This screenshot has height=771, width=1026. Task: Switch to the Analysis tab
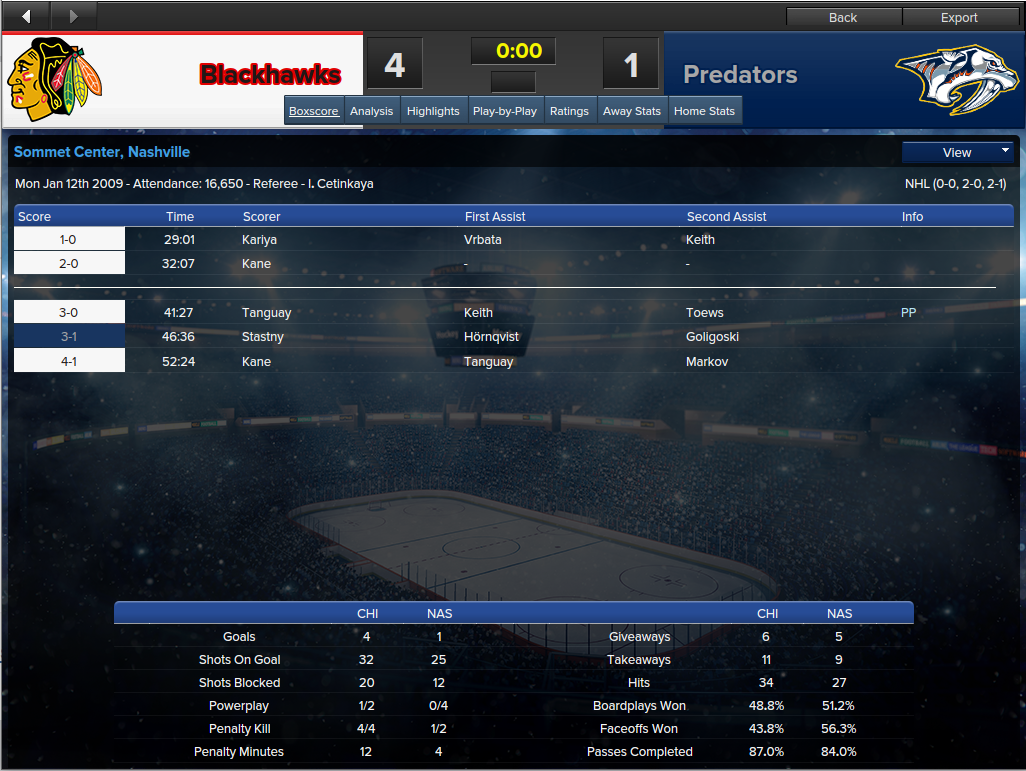[x=371, y=111]
